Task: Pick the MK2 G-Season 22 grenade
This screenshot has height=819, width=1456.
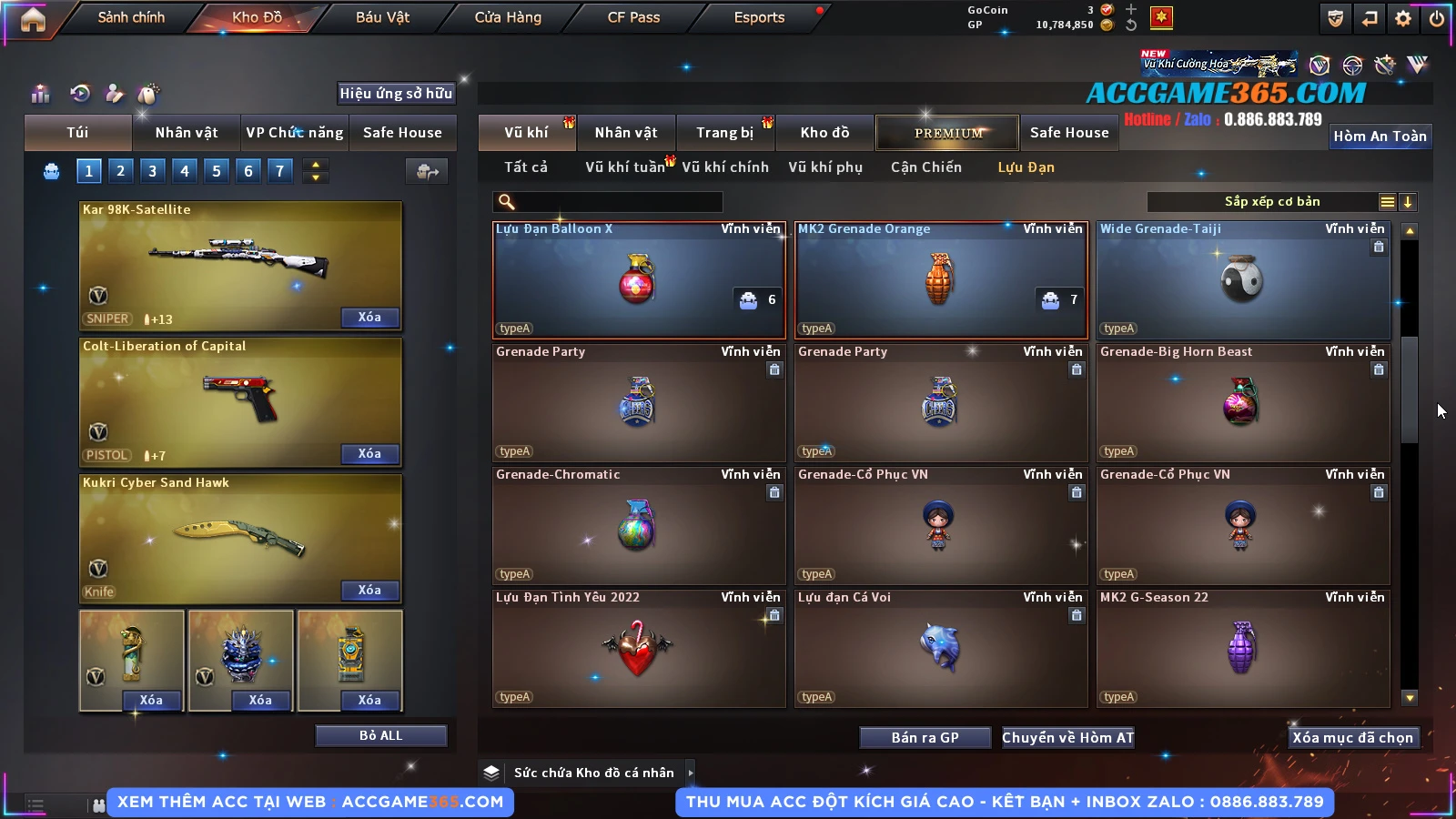Action: 1243,648
